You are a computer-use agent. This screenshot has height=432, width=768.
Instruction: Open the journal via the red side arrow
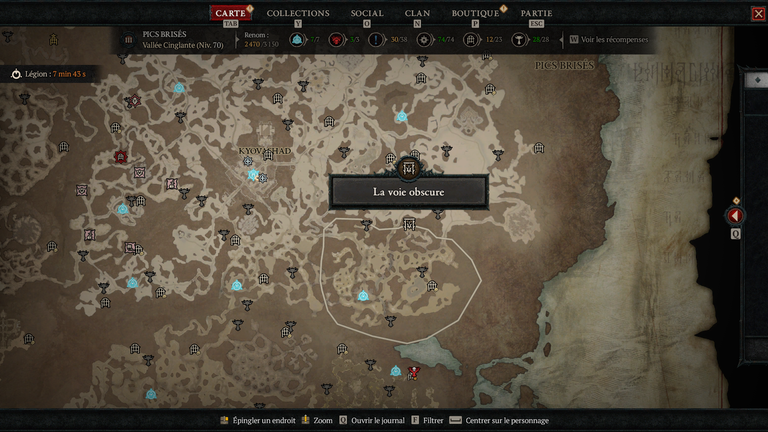(x=735, y=216)
